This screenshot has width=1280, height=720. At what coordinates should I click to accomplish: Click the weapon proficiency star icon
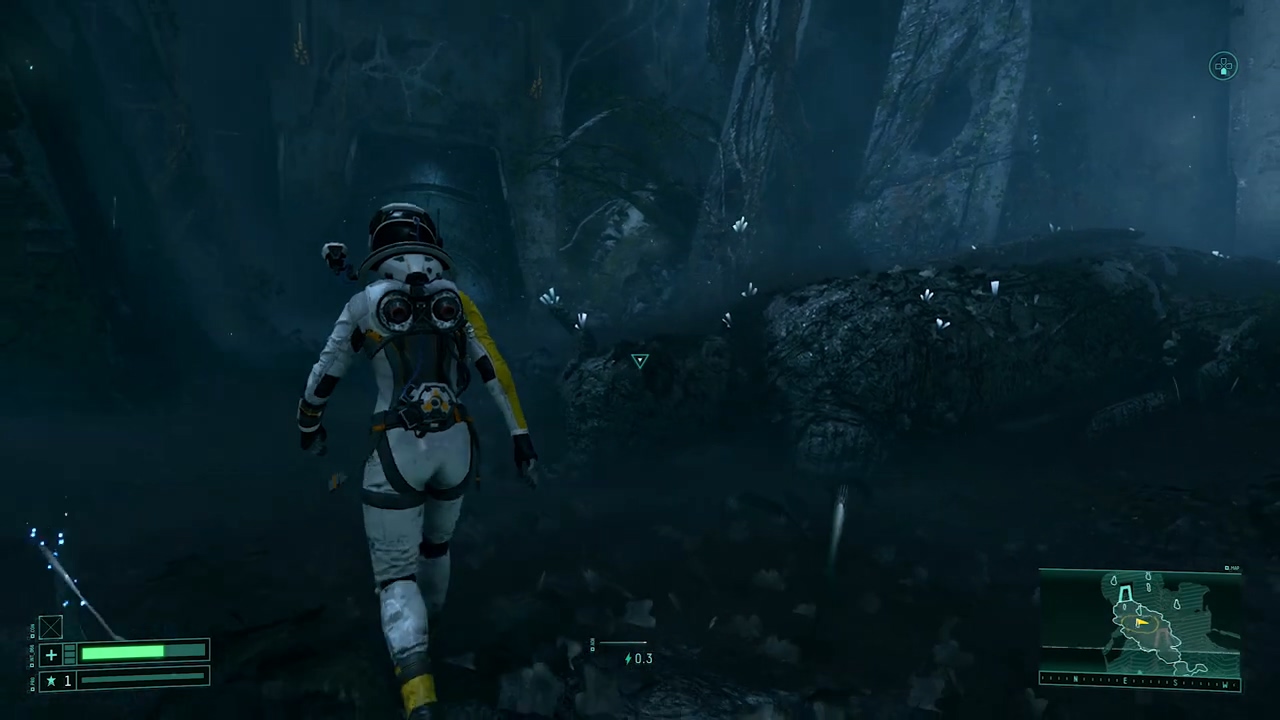tap(51, 680)
